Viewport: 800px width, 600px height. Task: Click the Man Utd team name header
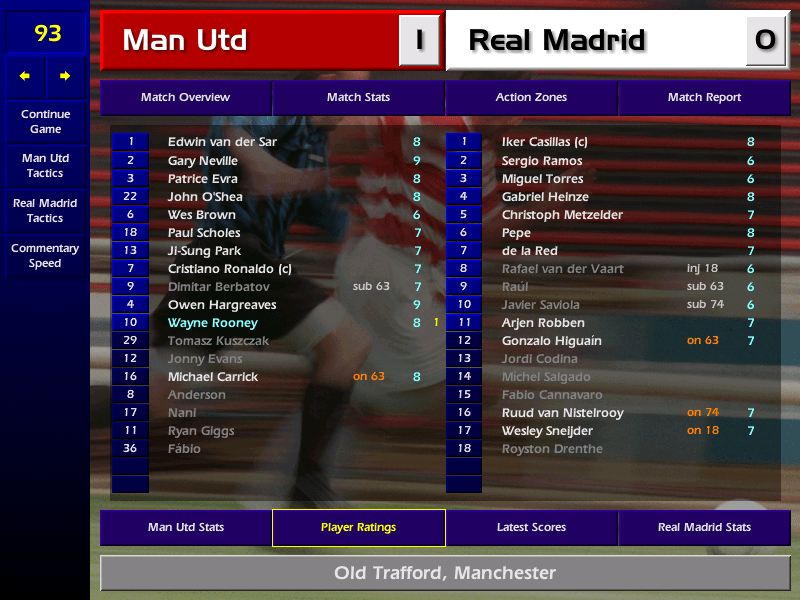(185, 41)
